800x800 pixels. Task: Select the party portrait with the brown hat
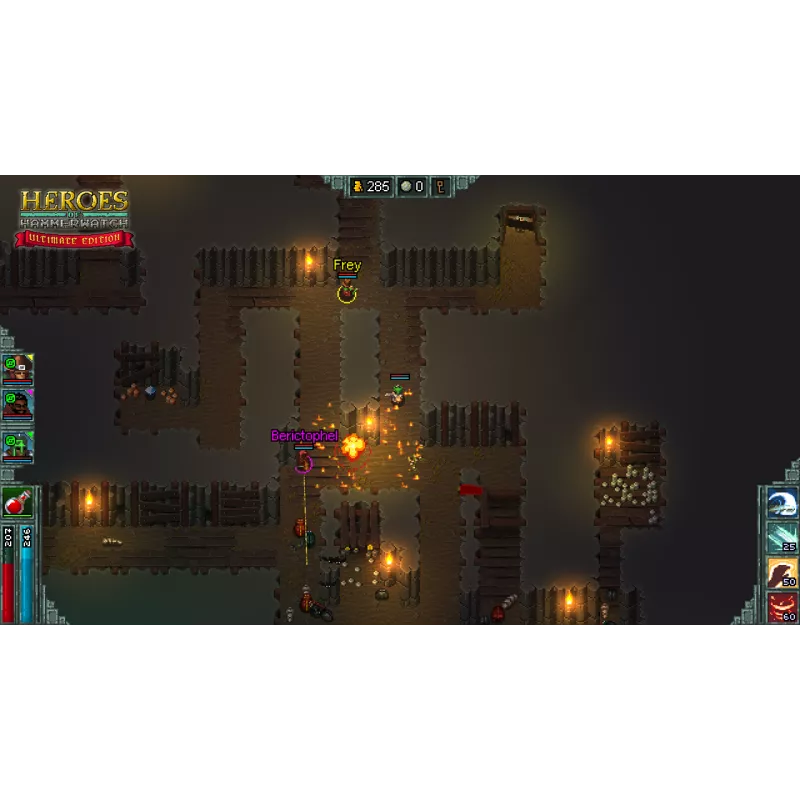pyautogui.click(x=18, y=369)
